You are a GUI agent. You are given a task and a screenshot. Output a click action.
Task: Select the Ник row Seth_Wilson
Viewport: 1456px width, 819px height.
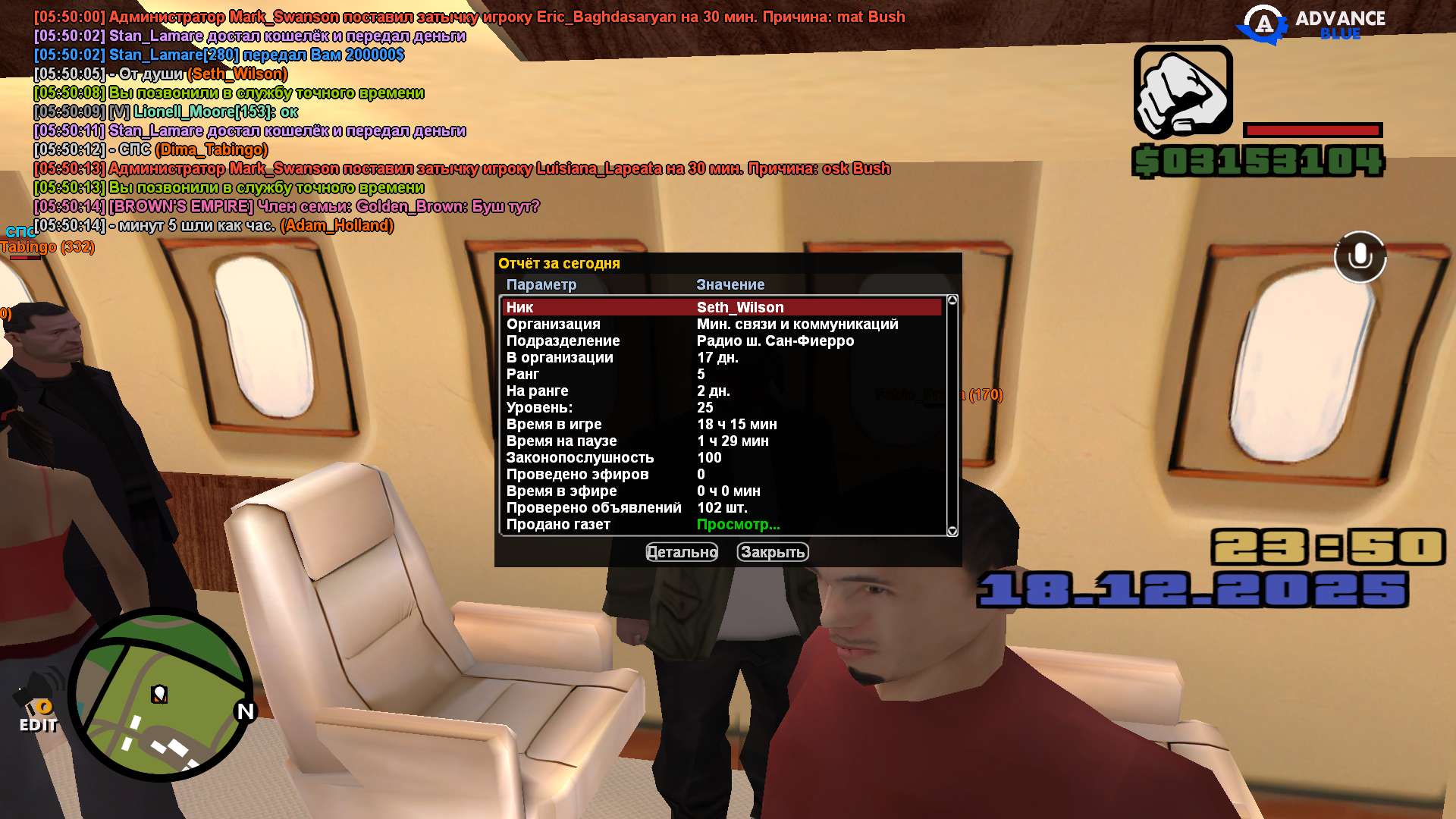point(720,307)
